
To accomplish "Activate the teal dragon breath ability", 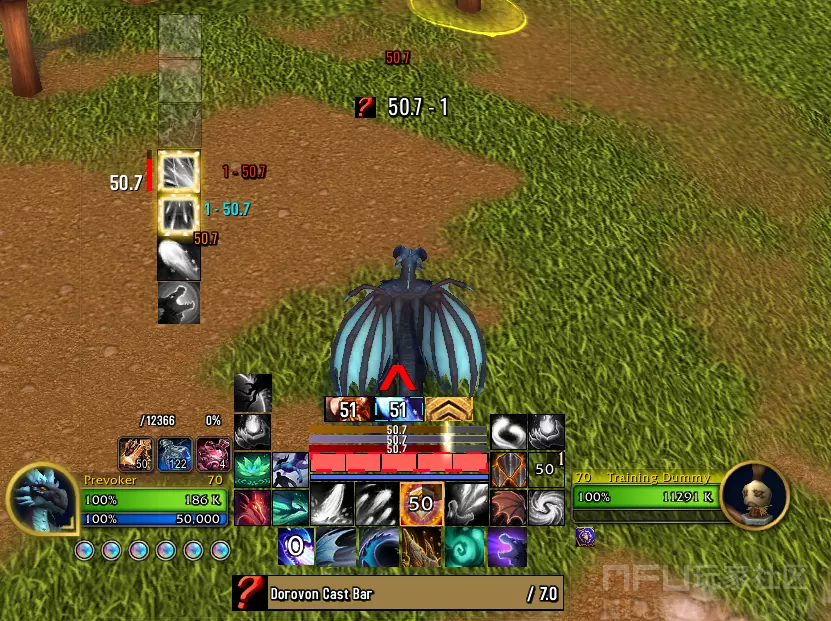I will pyautogui.click(x=290, y=507).
